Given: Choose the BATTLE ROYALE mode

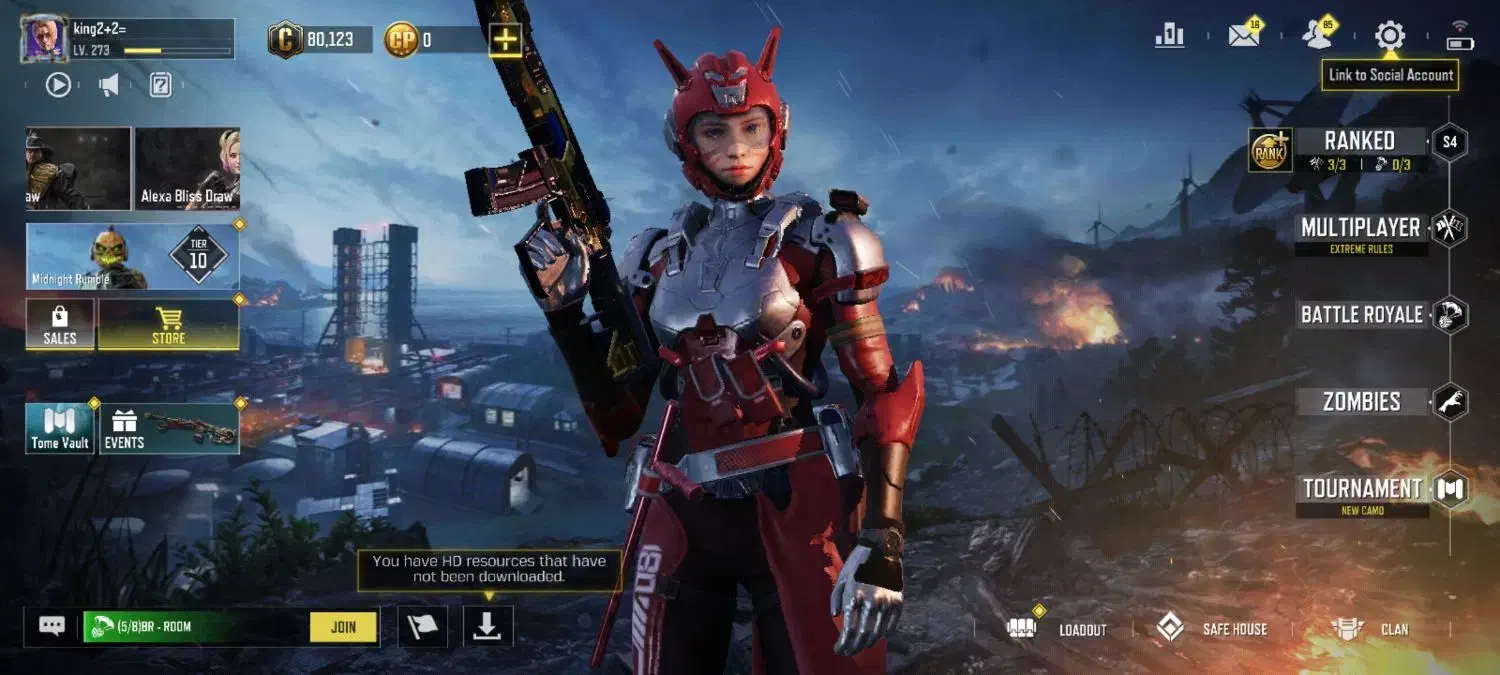Looking at the screenshot, I should [1361, 315].
